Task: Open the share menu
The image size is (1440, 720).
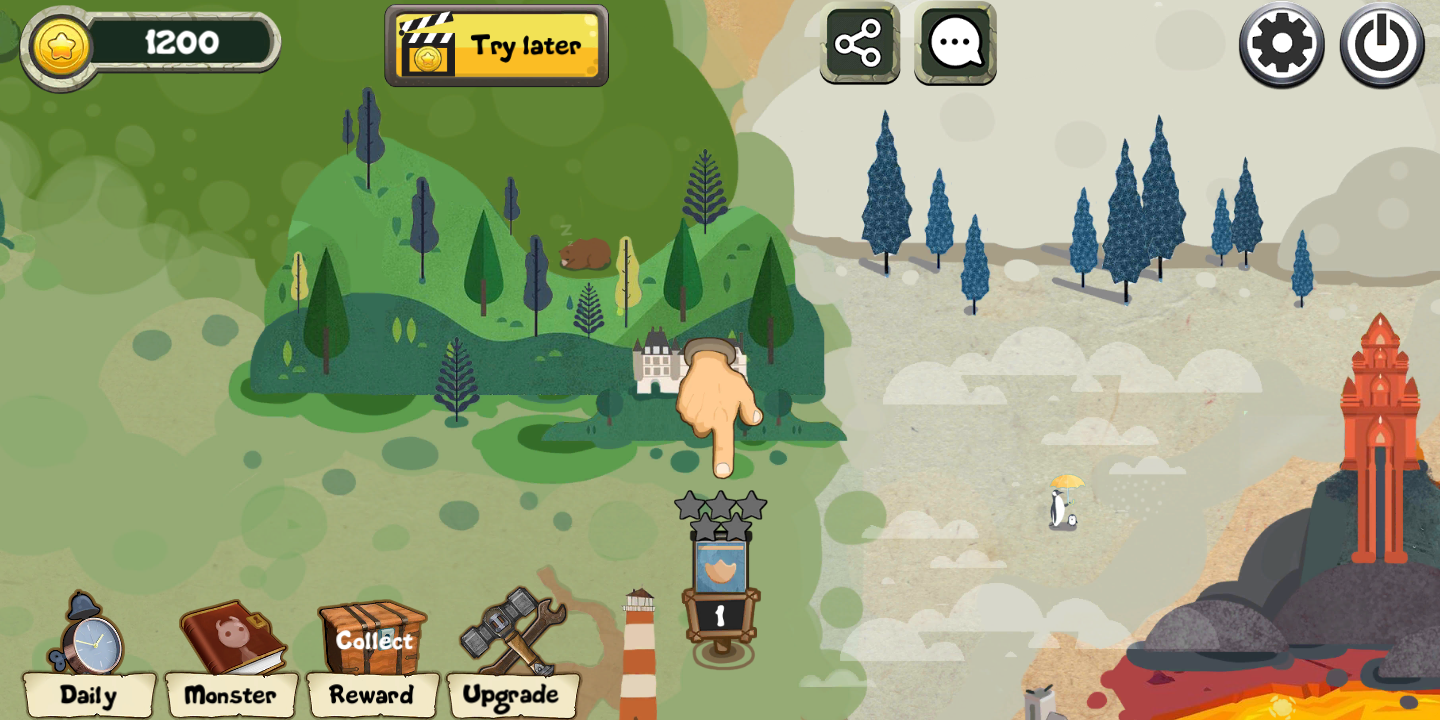Action: pyautogui.click(x=859, y=43)
